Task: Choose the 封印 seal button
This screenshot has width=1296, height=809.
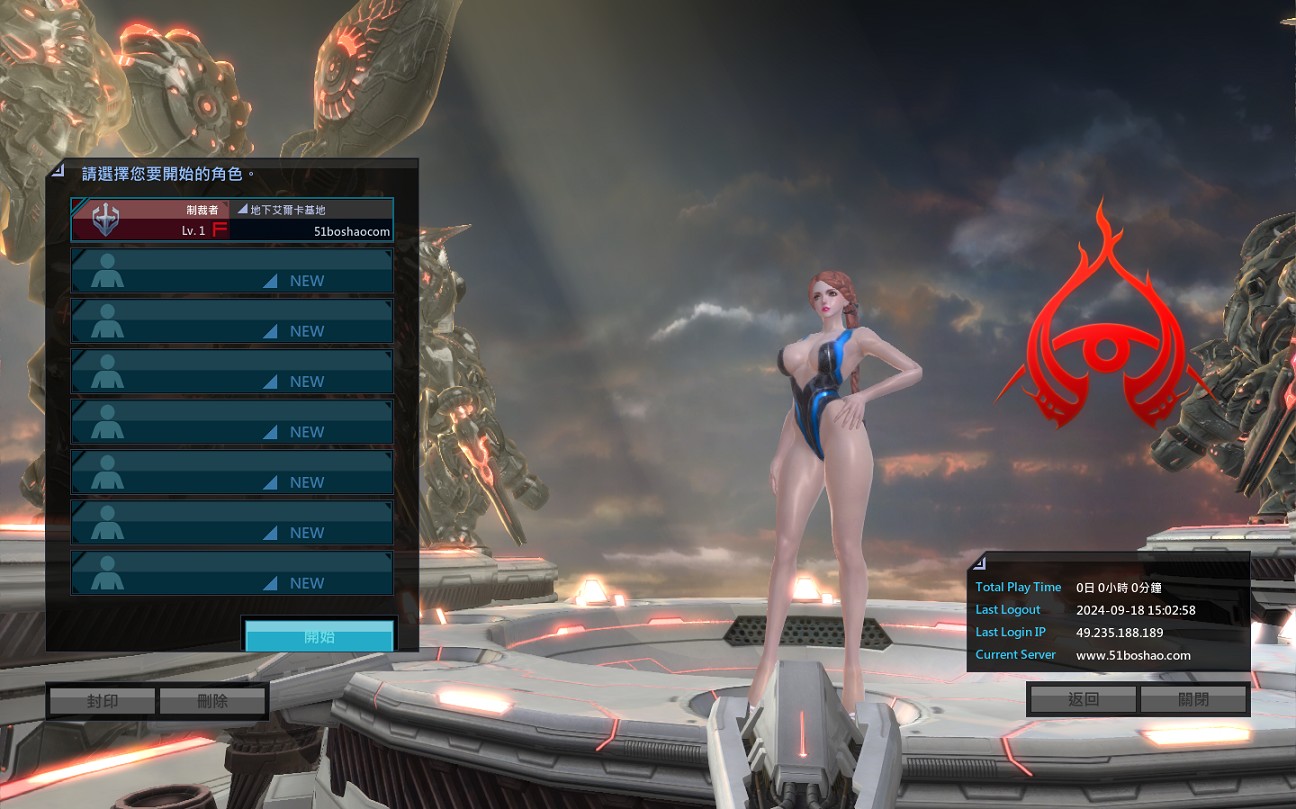Action: tap(102, 701)
